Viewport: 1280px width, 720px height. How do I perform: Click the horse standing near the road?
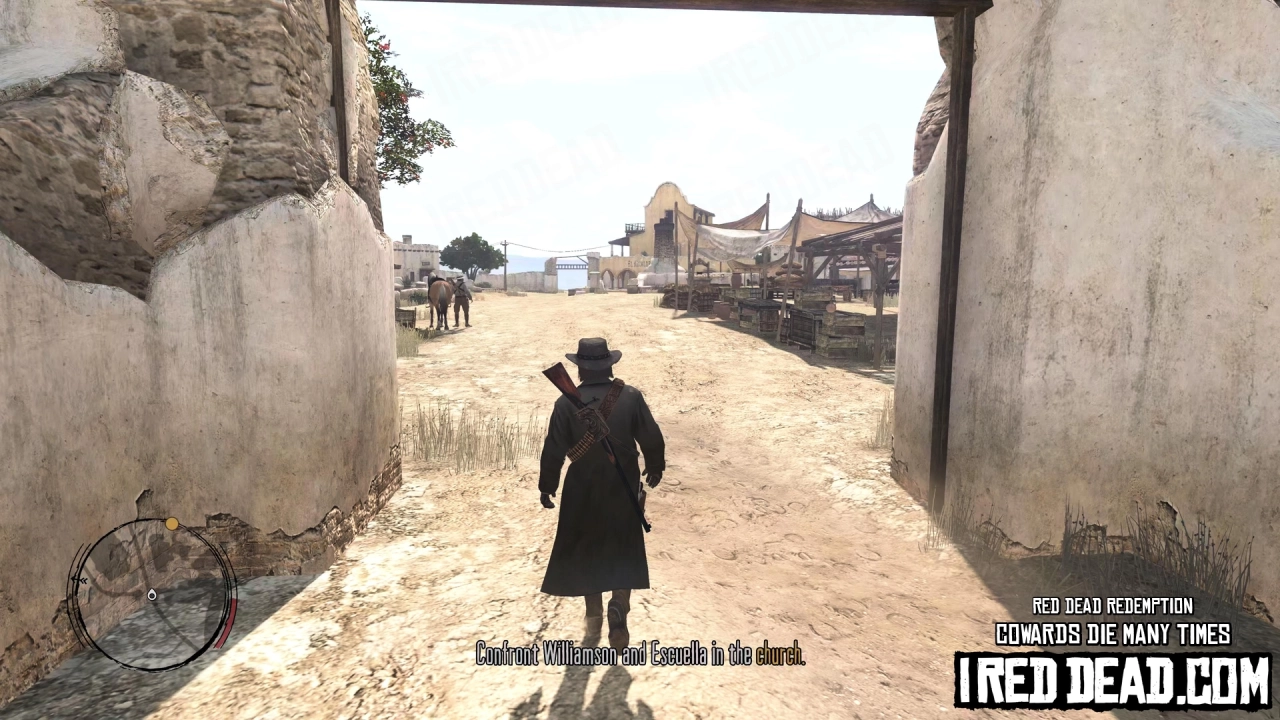click(438, 298)
